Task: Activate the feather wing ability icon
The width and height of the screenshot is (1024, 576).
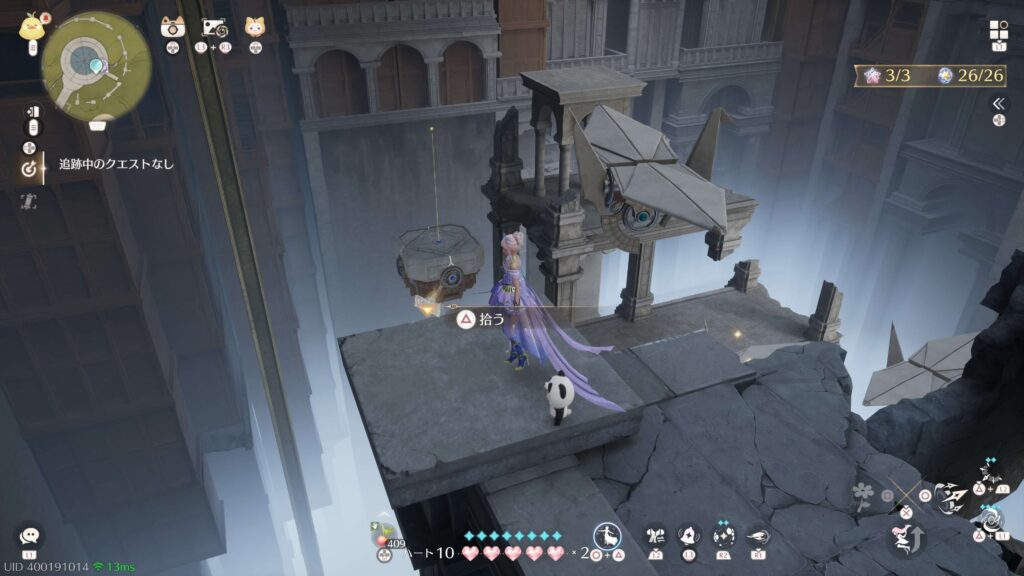Action: [757, 536]
